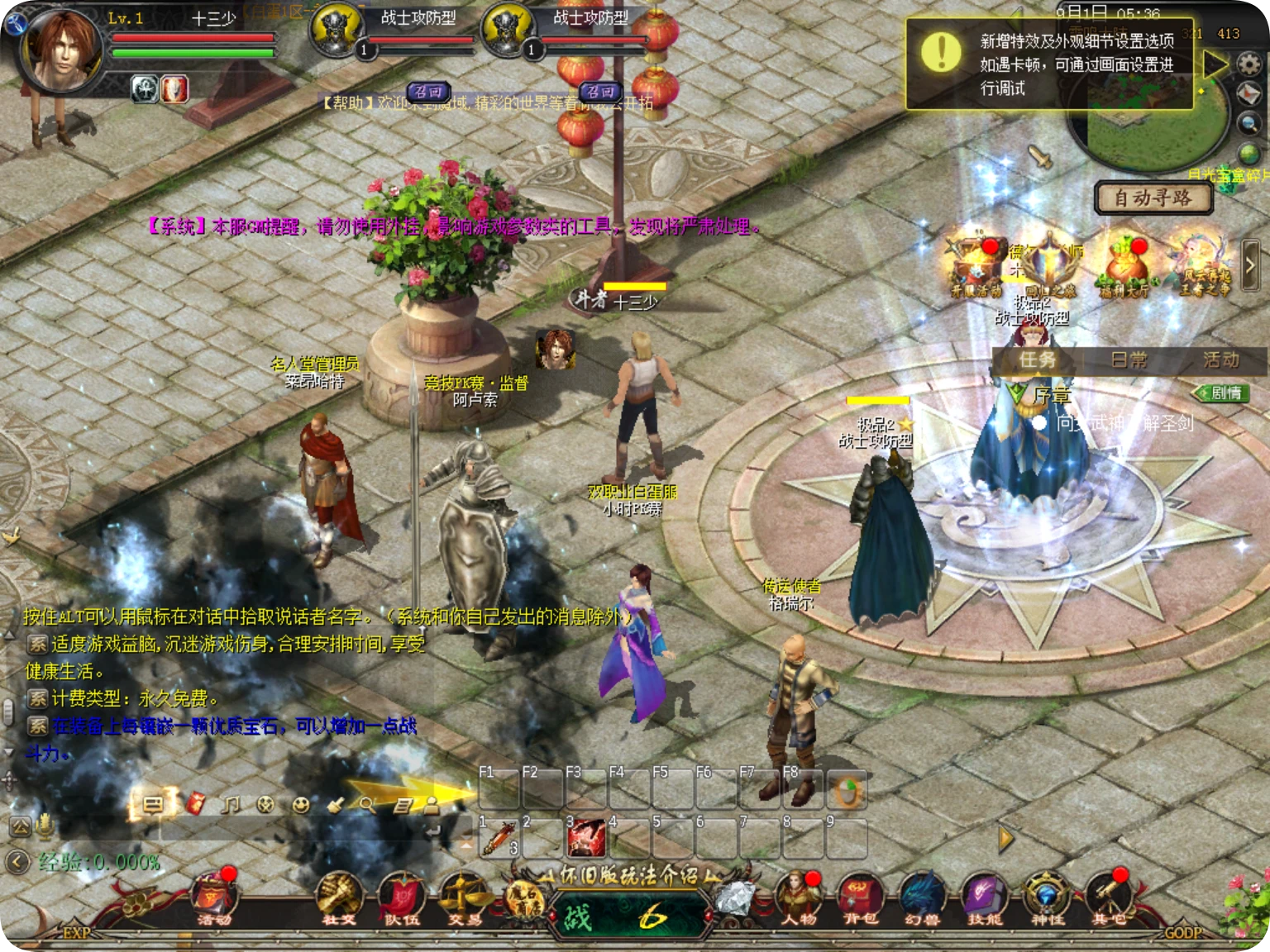Collapse the 序章 quest chapter arrow
The height and width of the screenshot is (952, 1270).
tap(1015, 393)
